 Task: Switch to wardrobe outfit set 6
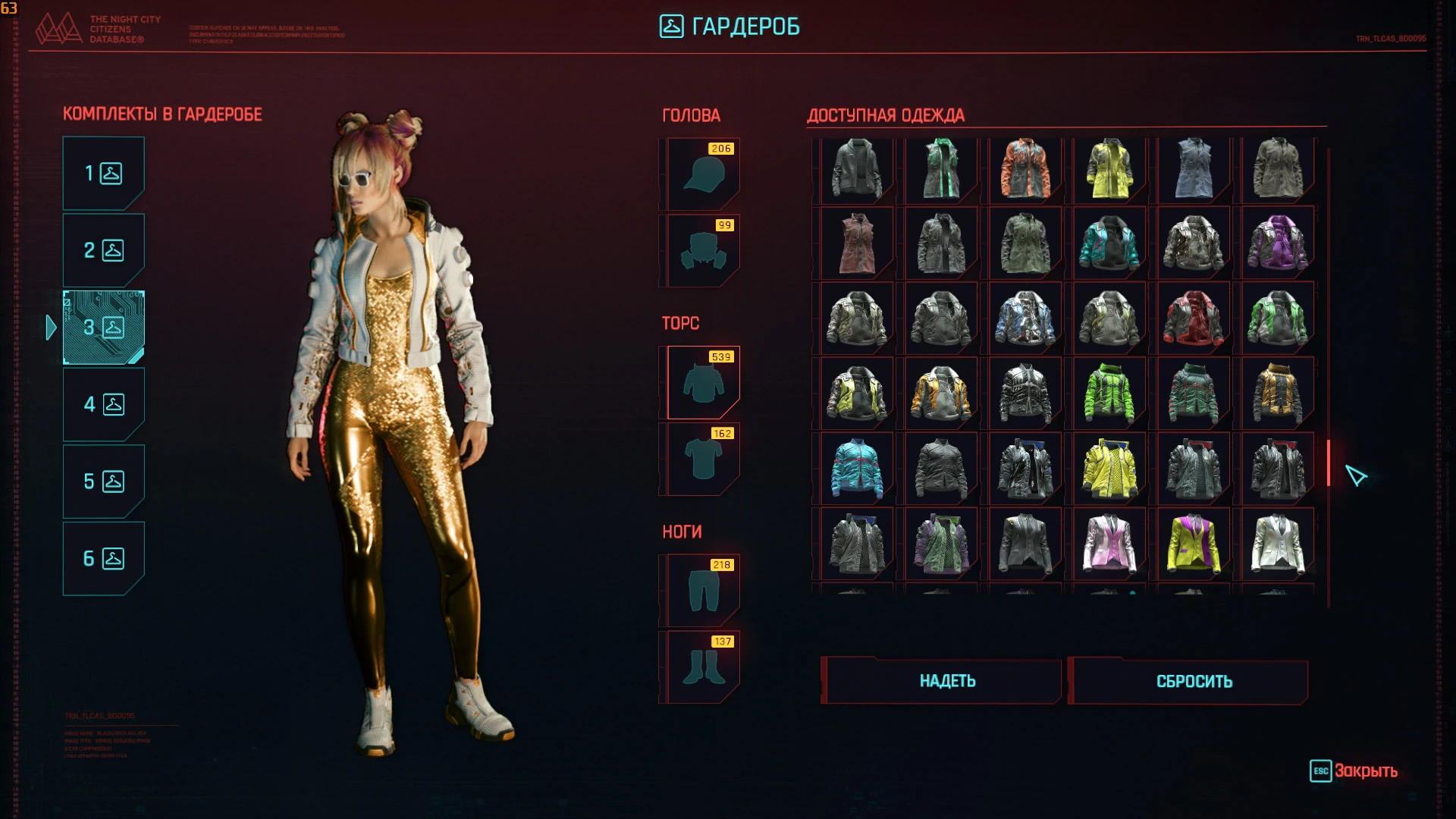tap(103, 558)
